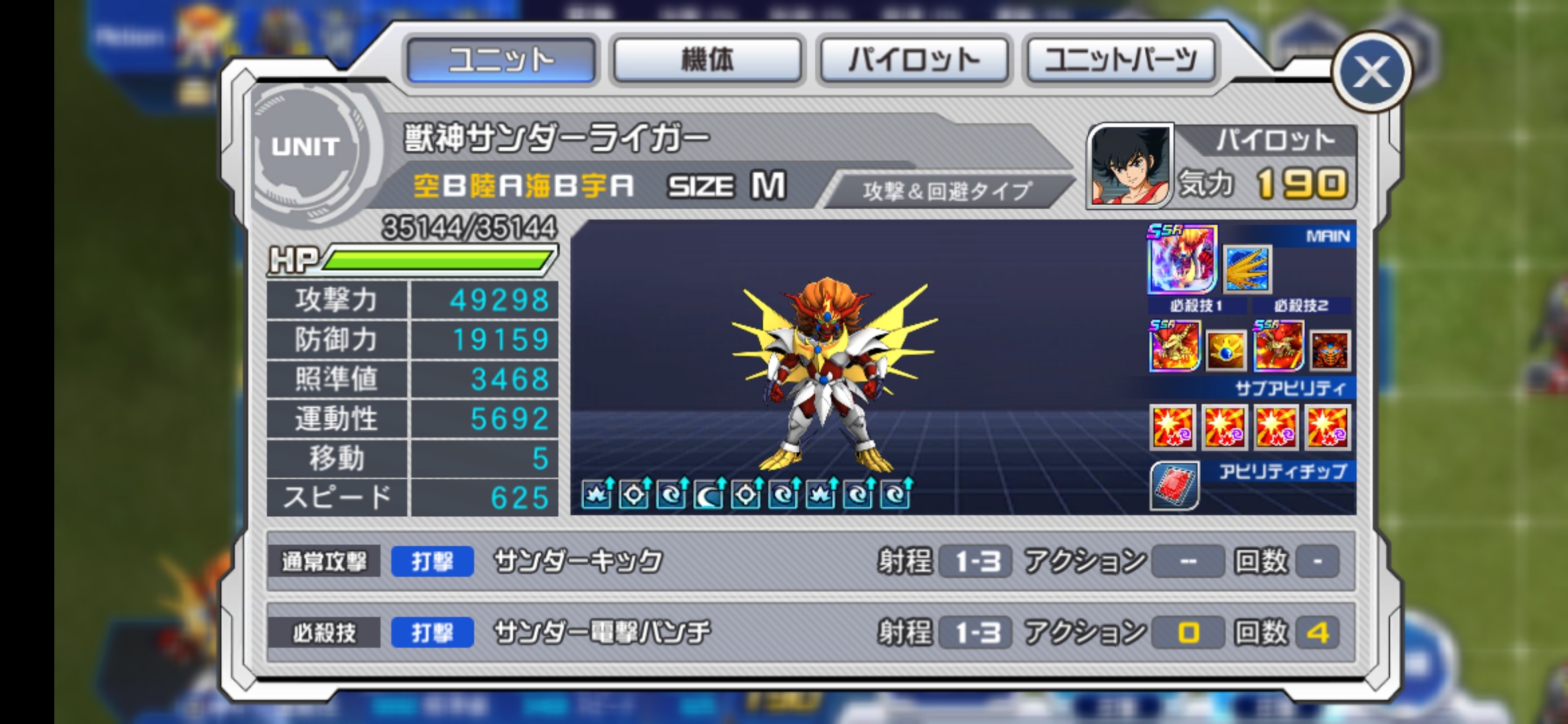1568x724 pixels.
Task: Select the サンダー電撃パンチ special attack row
Action: coord(811,632)
